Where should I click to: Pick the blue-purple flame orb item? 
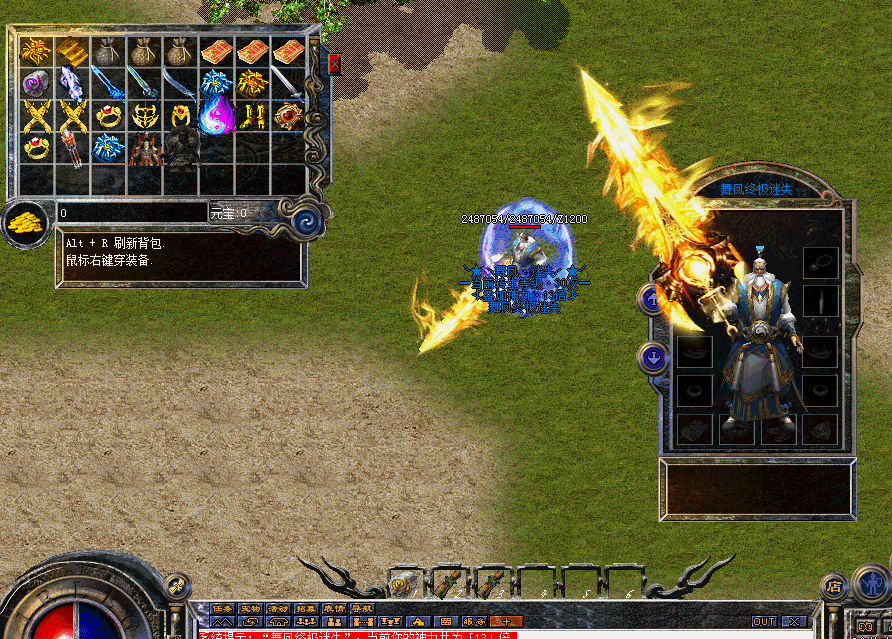(x=216, y=115)
